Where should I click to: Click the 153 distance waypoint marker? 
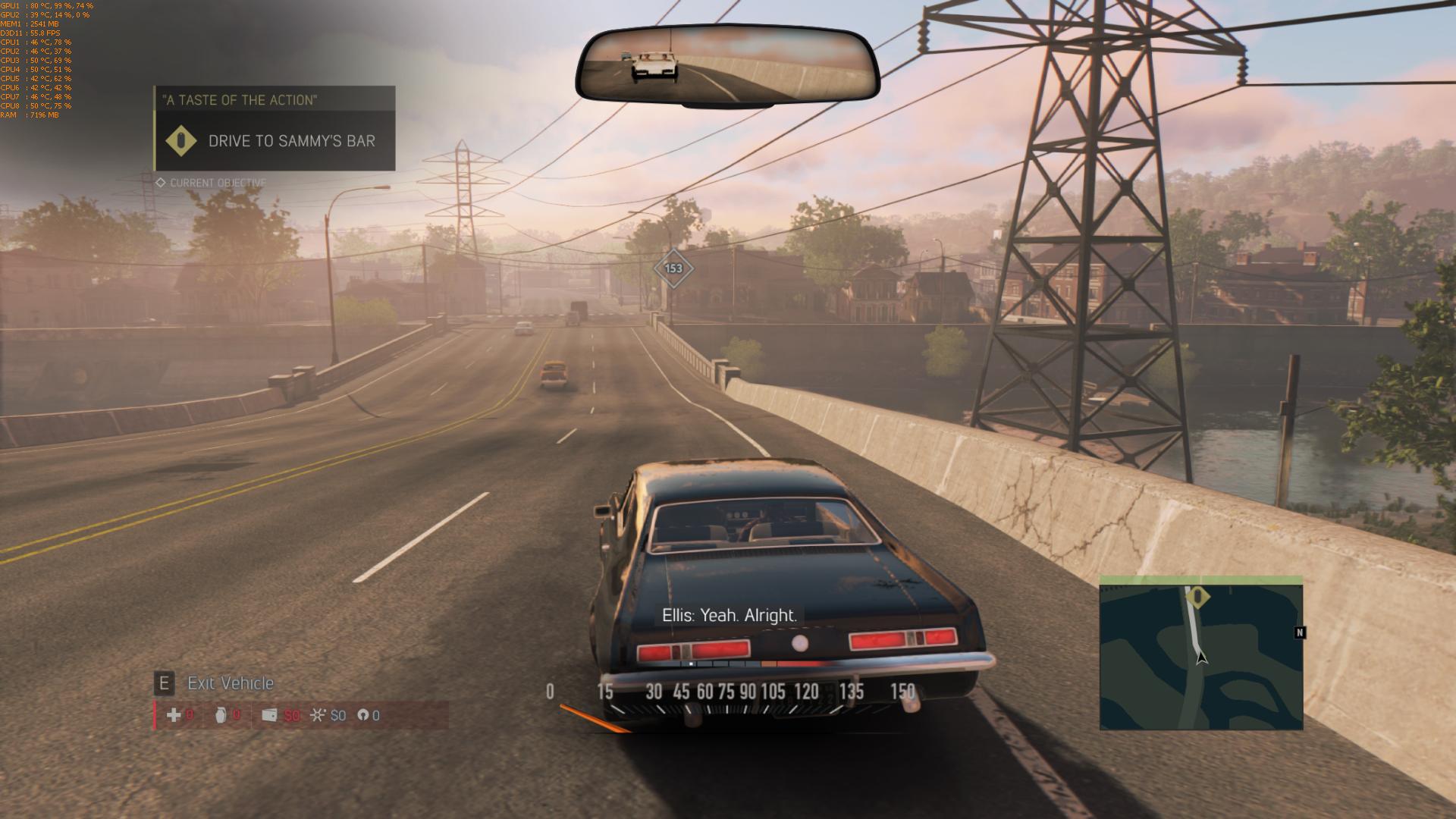click(673, 268)
